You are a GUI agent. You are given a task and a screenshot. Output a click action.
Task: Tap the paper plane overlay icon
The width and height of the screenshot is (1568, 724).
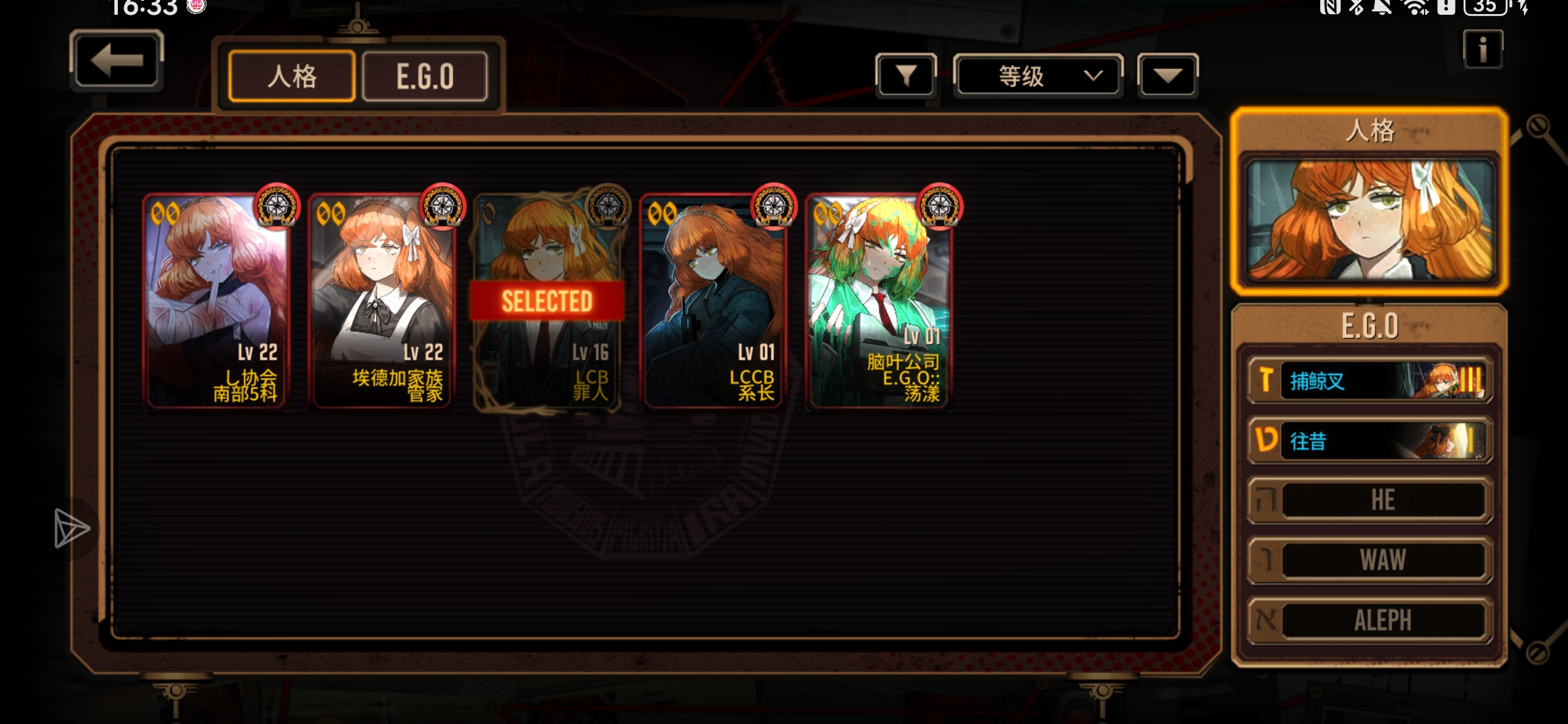(x=70, y=529)
